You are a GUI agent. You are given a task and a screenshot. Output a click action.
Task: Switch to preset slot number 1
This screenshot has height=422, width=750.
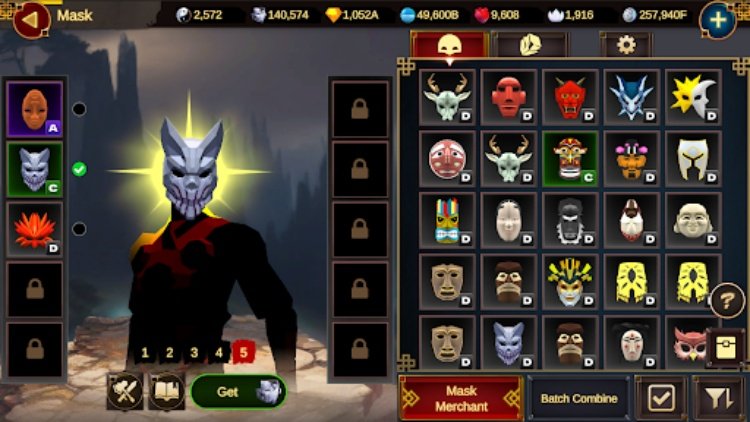[146, 352]
